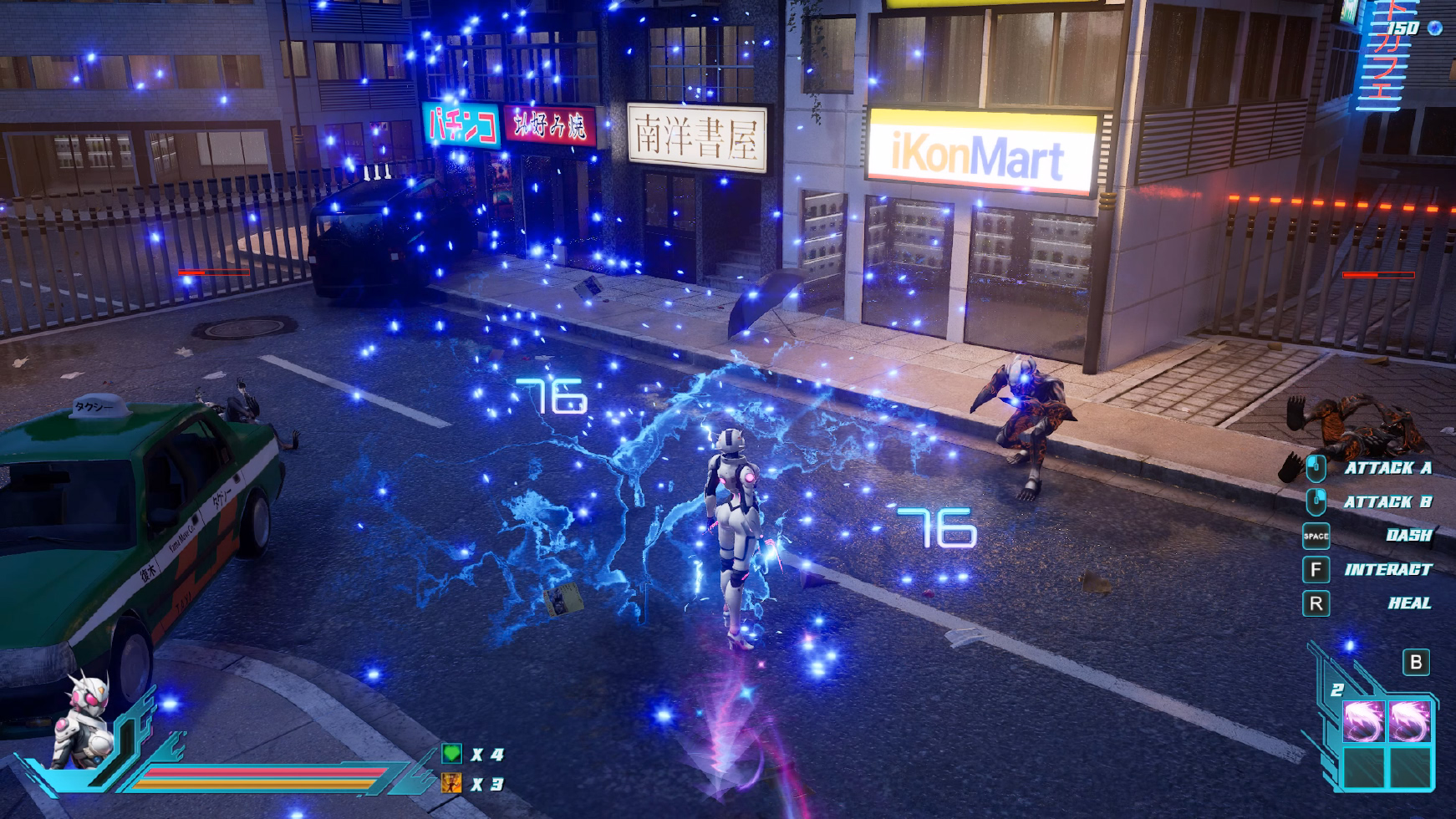
Task: Select the orange power-up figure item icon
Action: click(451, 783)
